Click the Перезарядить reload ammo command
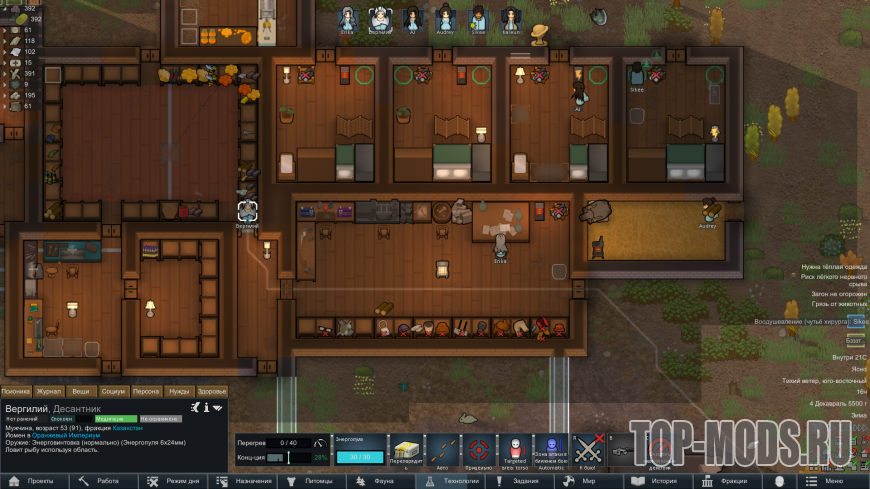The height and width of the screenshot is (489, 870). 406,453
